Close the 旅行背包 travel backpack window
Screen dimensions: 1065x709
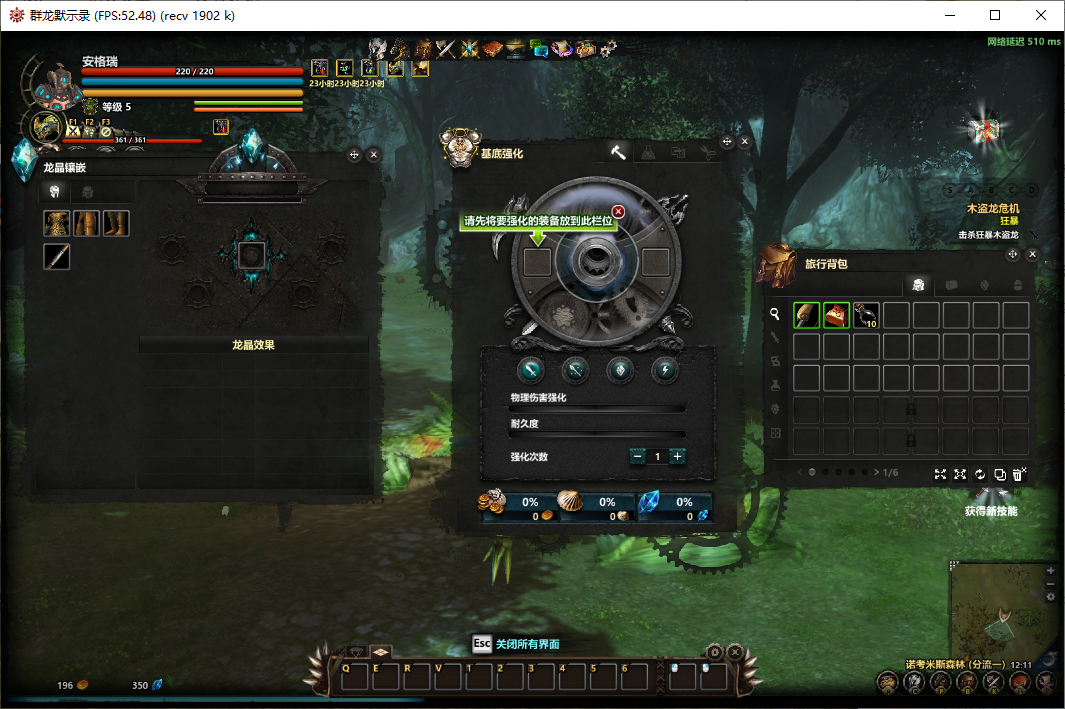tap(1032, 255)
